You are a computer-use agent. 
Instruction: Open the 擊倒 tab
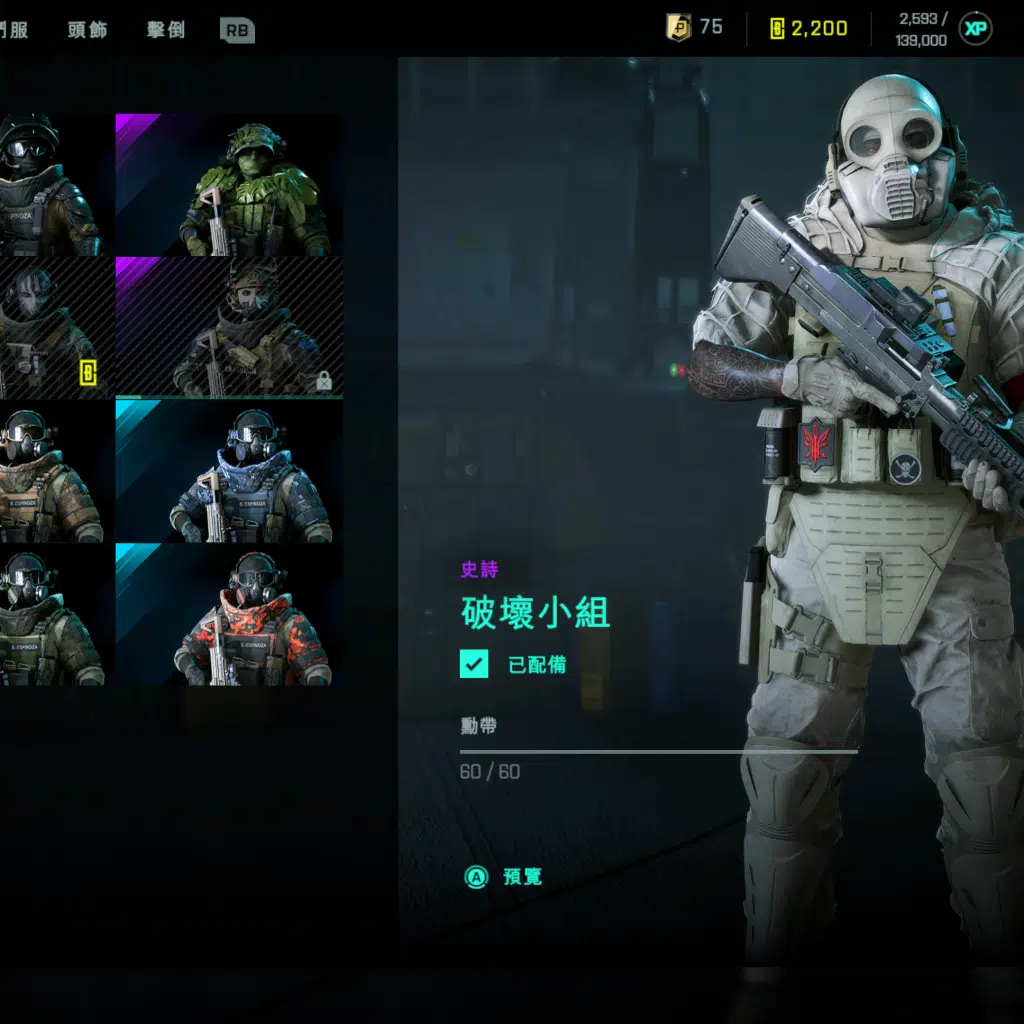165,29
